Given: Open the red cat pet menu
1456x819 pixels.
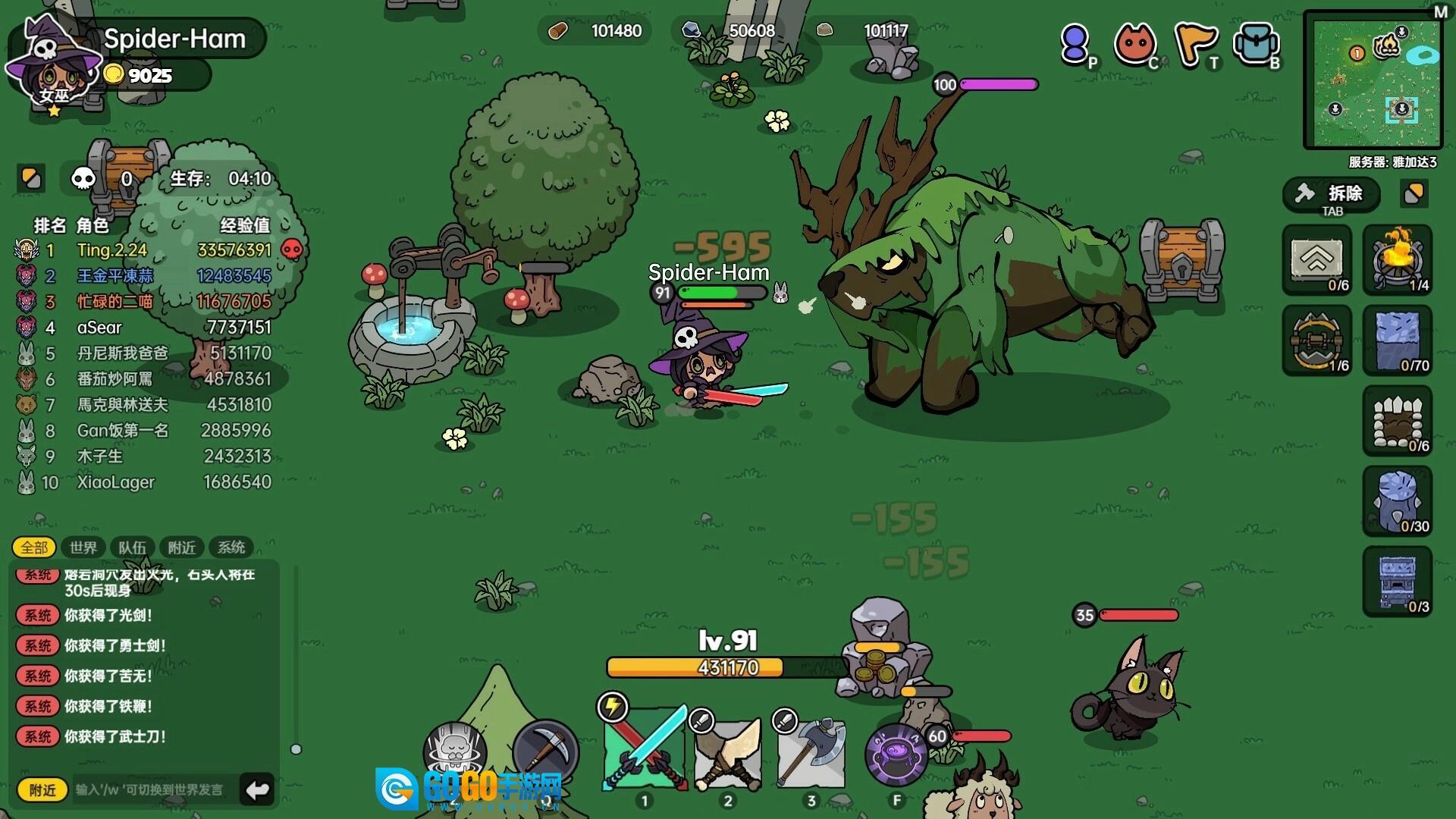Looking at the screenshot, I should tap(1134, 44).
